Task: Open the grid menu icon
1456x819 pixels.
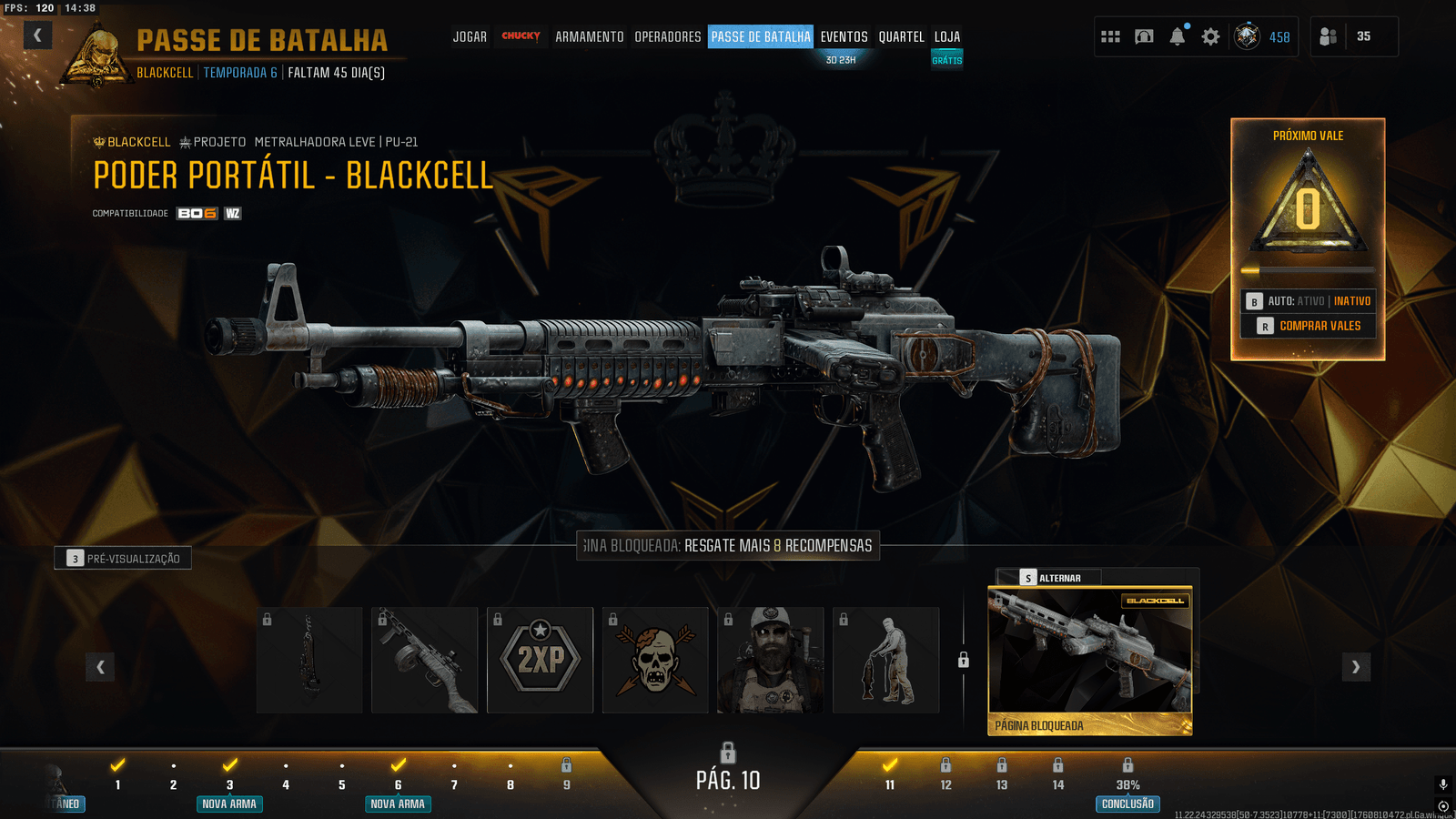Action: pyautogui.click(x=1110, y=36)
